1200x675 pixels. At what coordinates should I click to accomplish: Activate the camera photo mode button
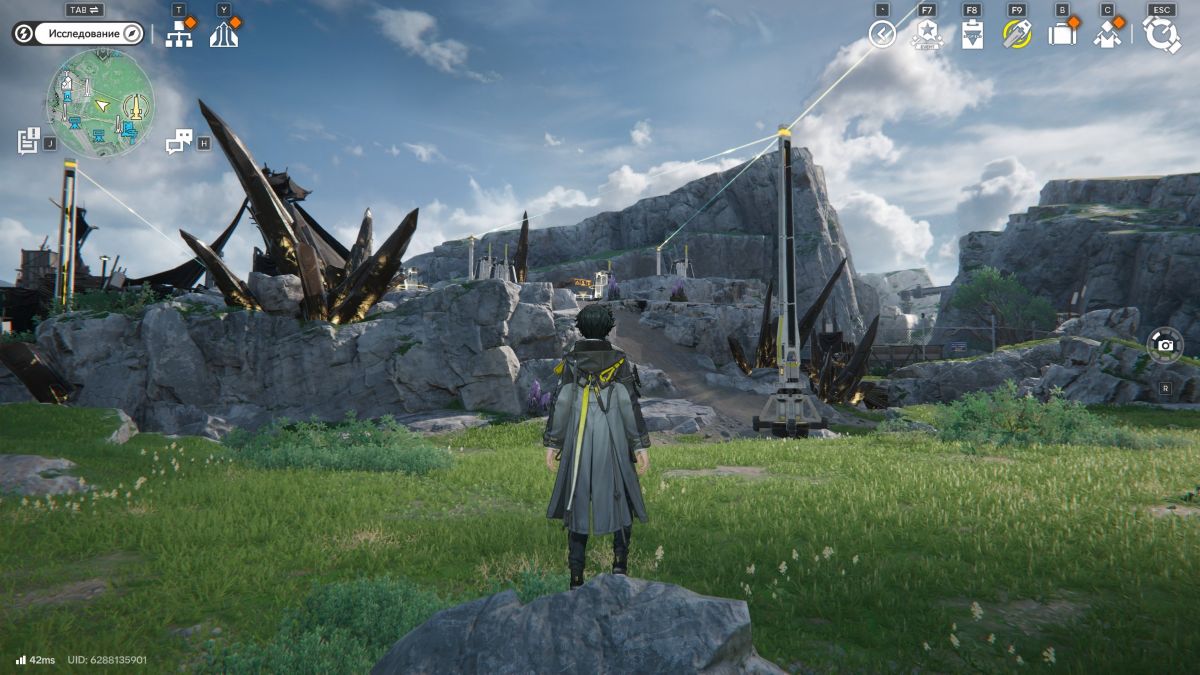pos(1165,344)
